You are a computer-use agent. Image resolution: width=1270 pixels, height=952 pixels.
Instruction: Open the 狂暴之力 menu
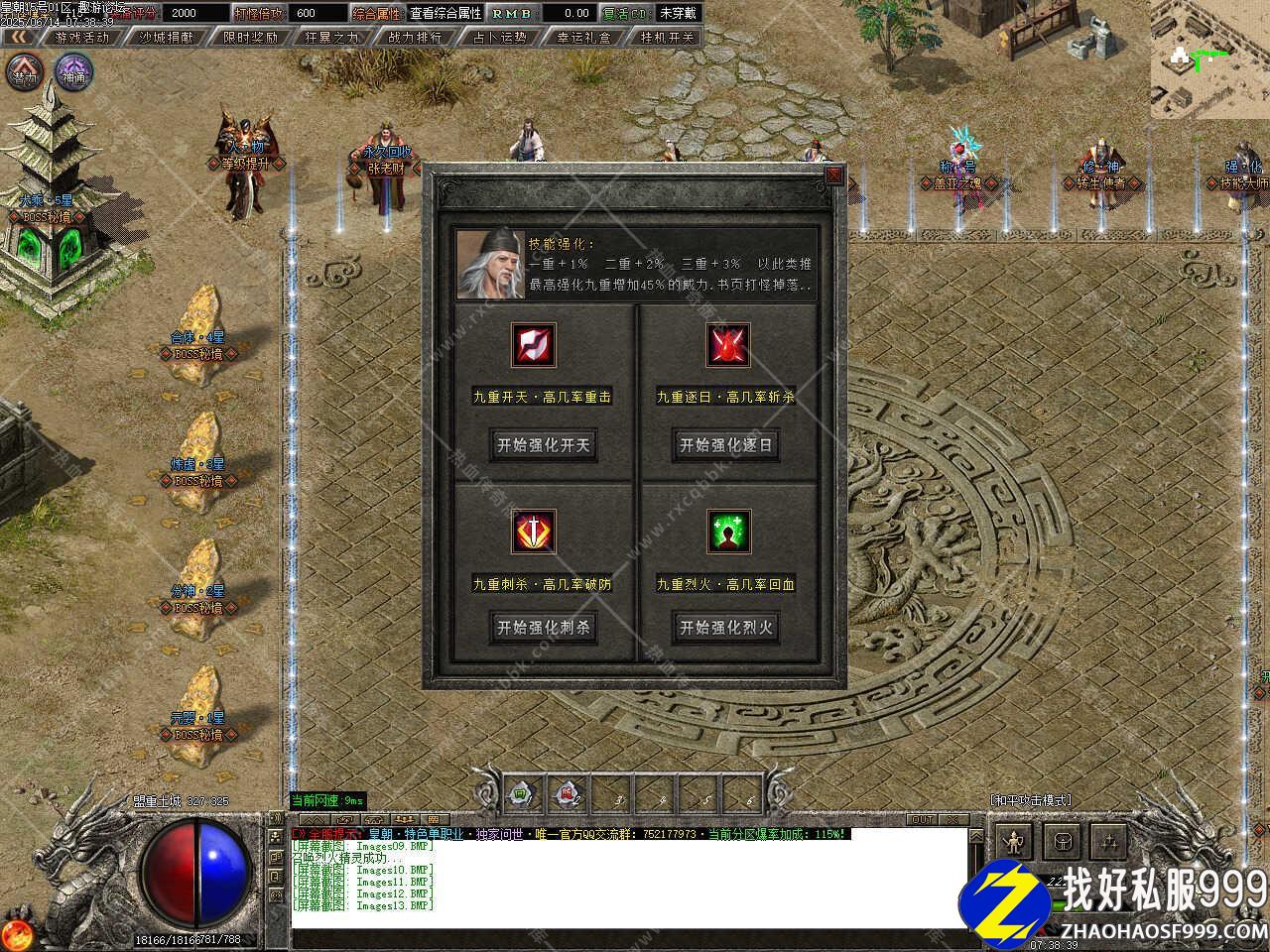pyautogui.click(x=333, y=37)
